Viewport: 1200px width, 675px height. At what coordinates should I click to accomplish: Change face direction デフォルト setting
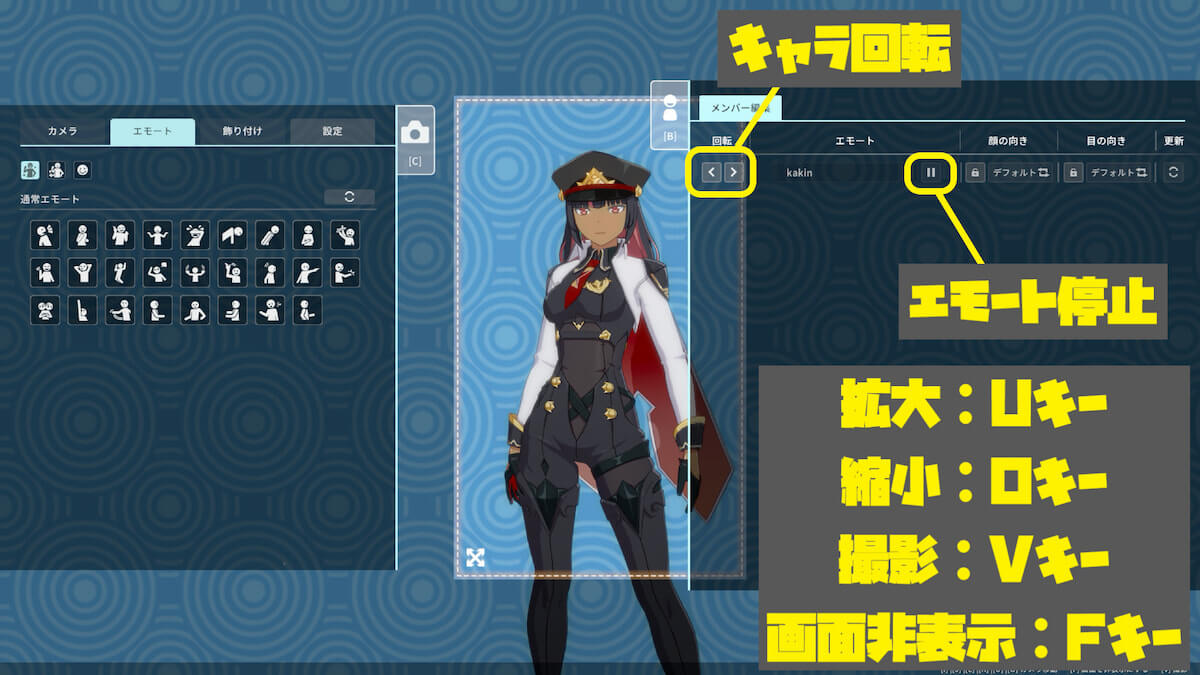(x=1019, y=173)
